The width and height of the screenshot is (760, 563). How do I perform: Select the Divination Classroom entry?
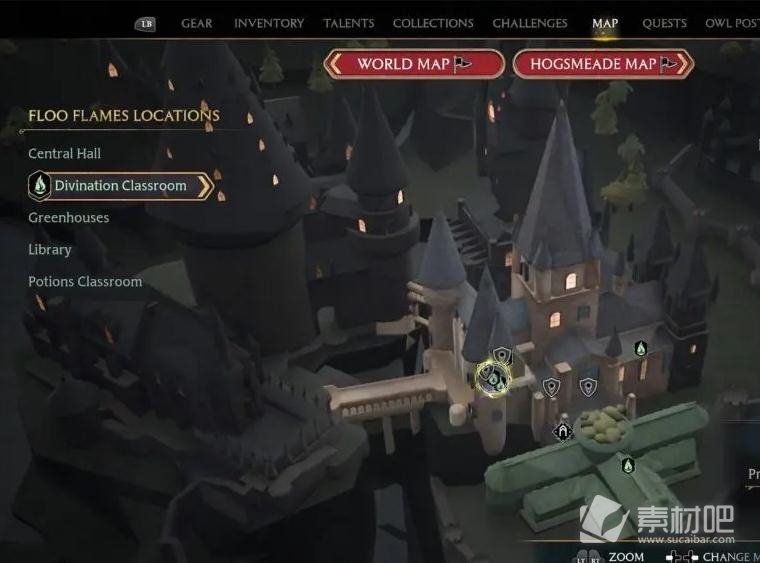(x=120, y=186)
